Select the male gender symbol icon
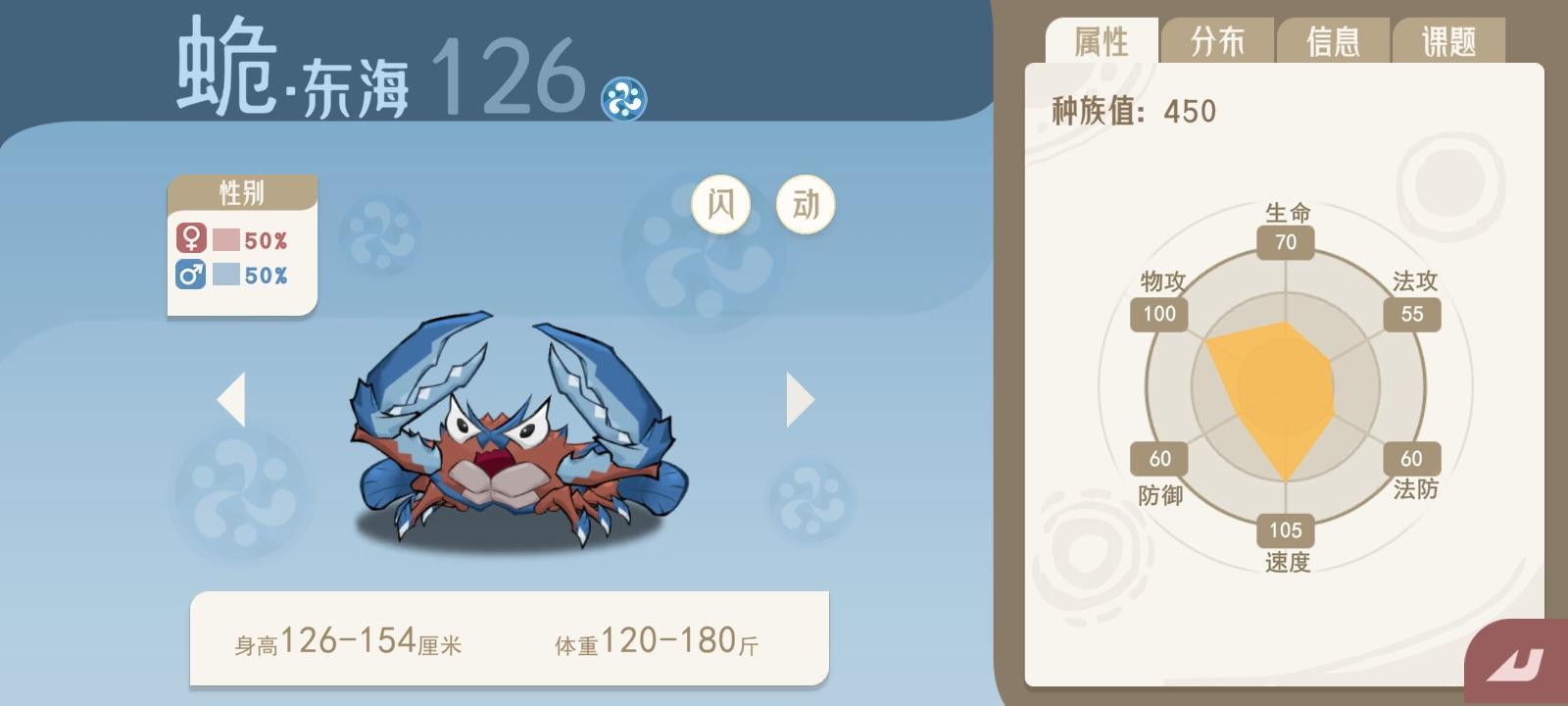 pos(190,274)
